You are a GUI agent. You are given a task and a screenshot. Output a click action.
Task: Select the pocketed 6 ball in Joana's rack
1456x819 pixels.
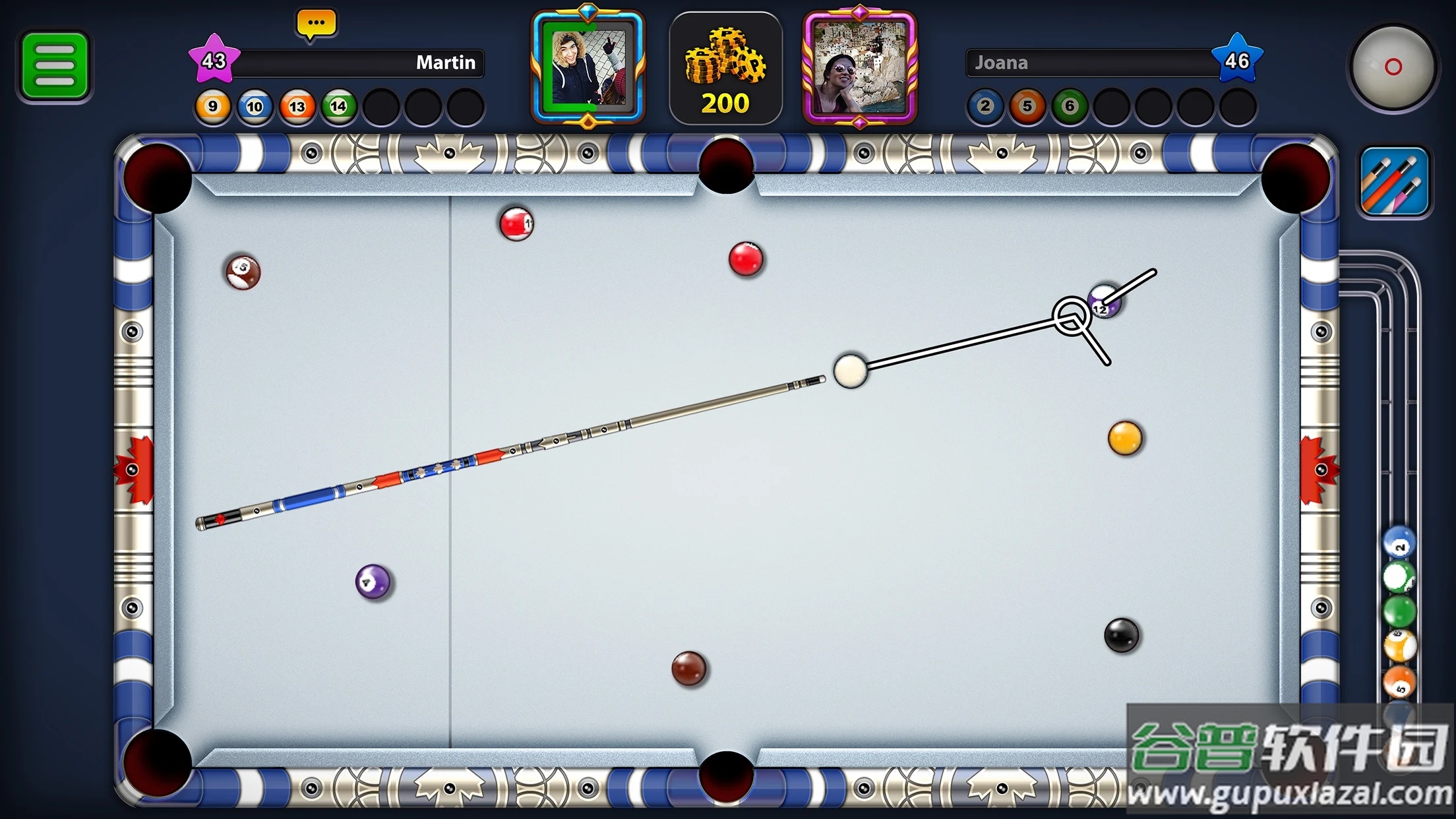coord(1068,106)
